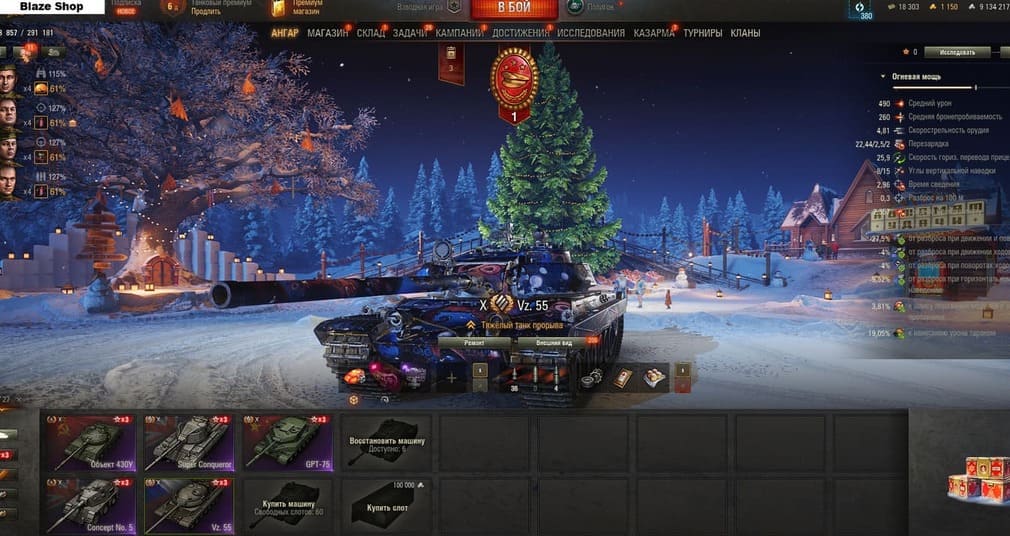The height and width of the screenshot is (536, 1010).
Task: Buy a new slot with Купить слот
Action: 386,505
